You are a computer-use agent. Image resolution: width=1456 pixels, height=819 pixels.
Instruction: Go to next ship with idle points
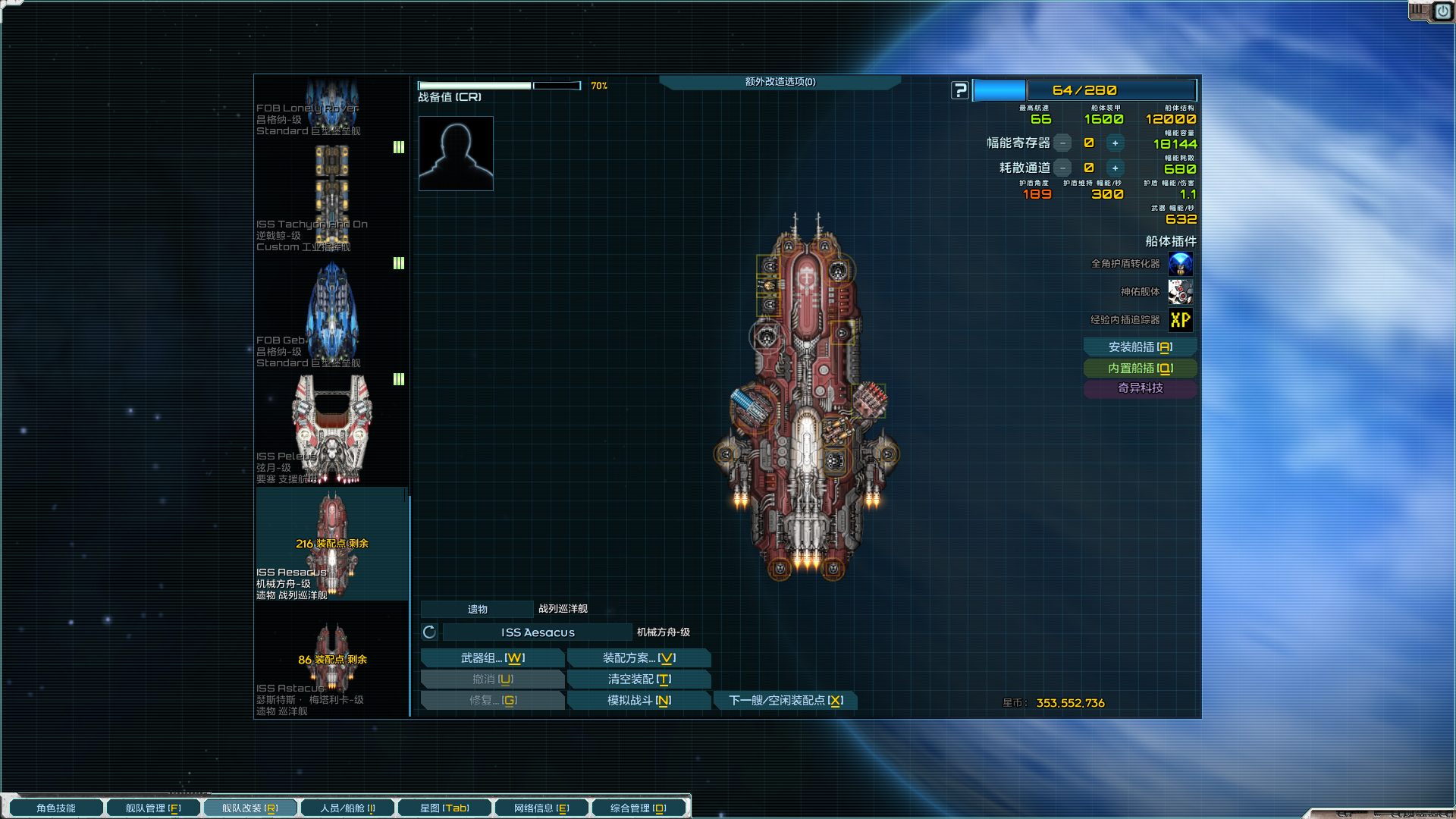[786, 701]
